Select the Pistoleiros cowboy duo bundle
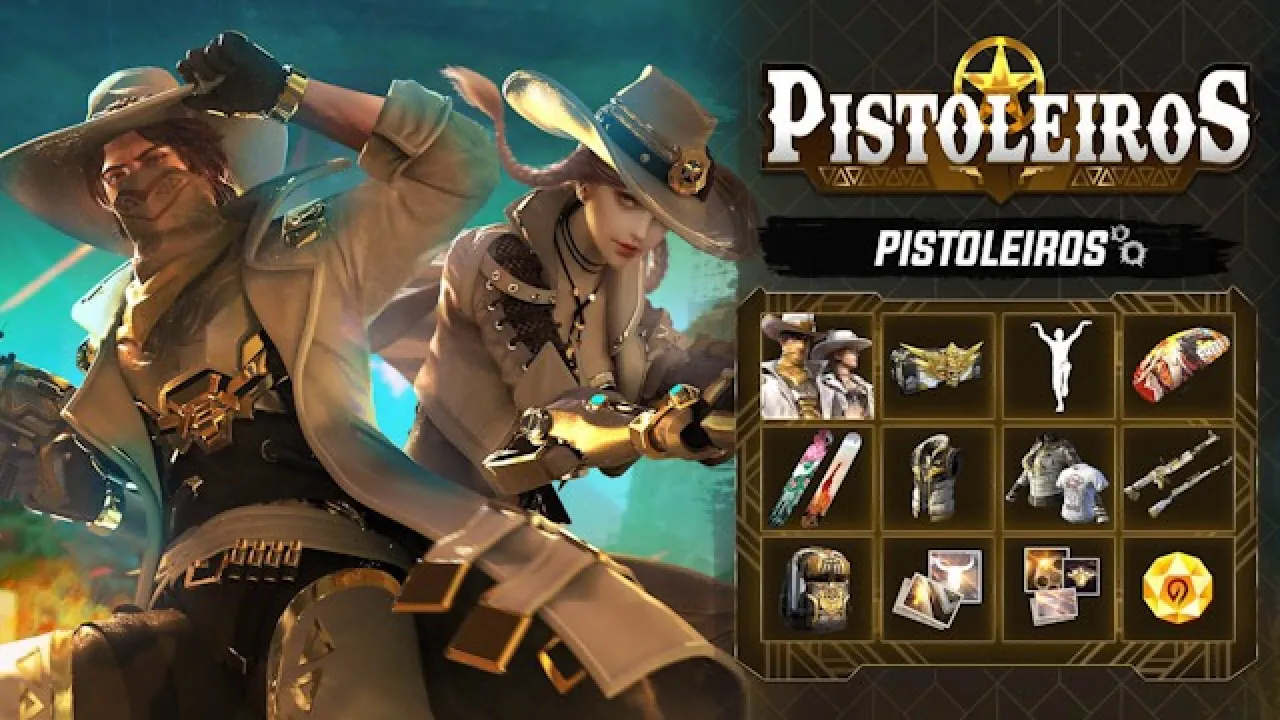1280x720 pixels. 815,365
